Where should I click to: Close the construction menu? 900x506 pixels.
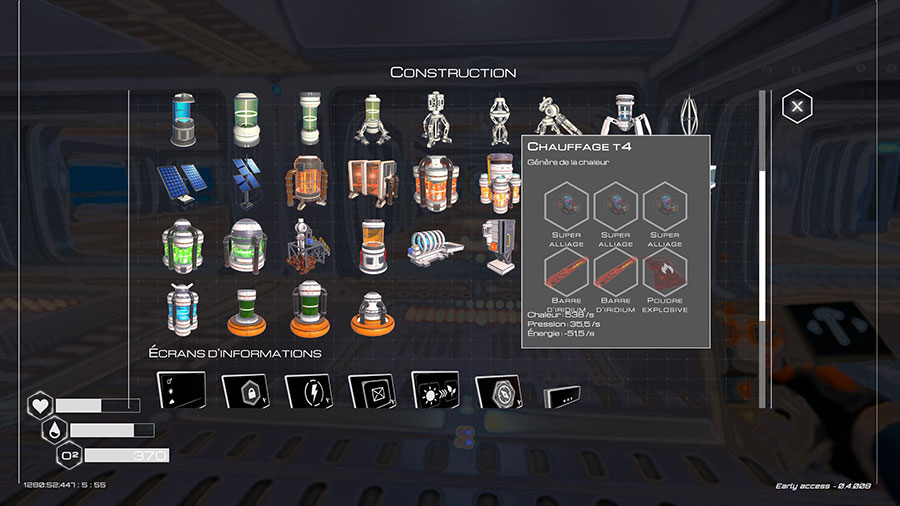[797, 106]
